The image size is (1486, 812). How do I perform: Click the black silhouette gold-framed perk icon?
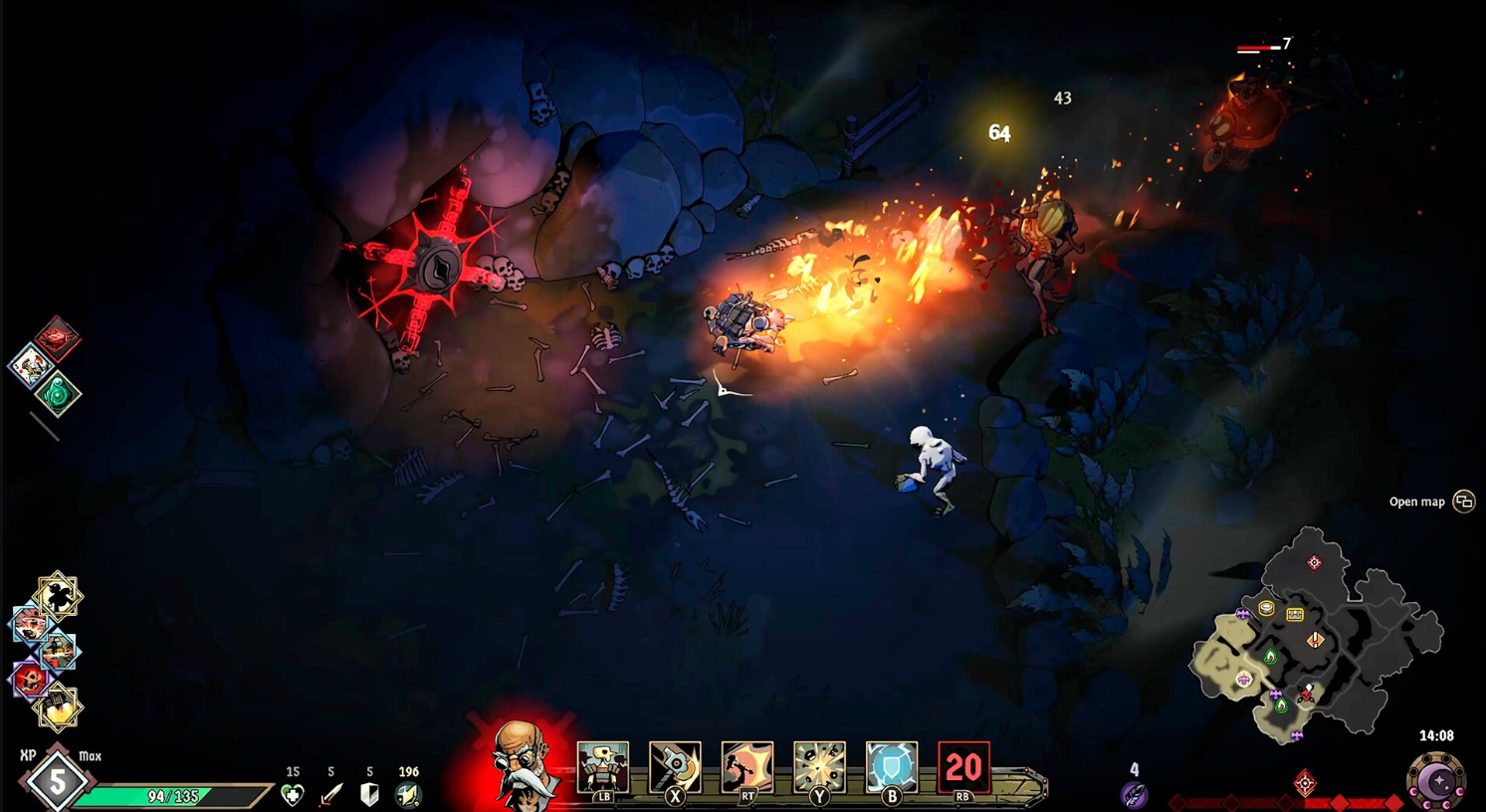(57, 596)
